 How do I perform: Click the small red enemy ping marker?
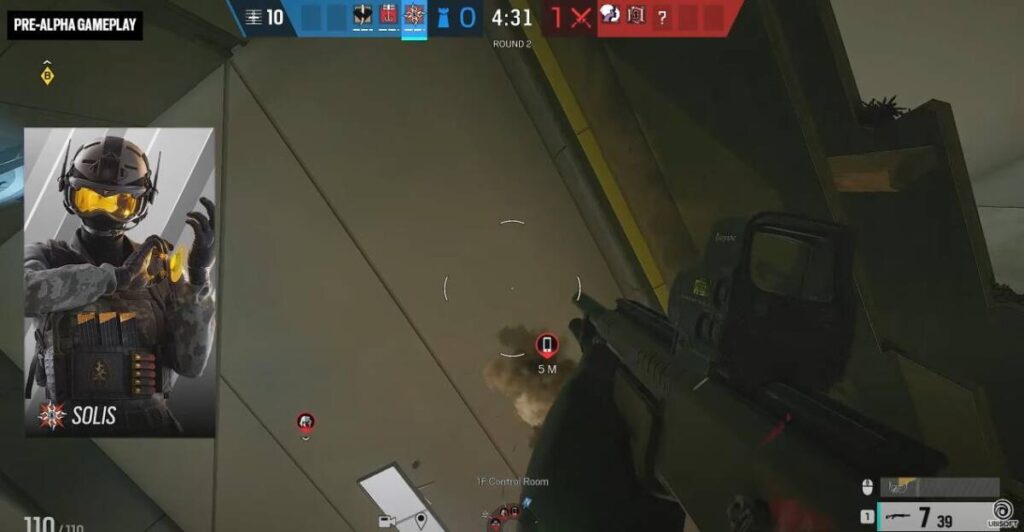tap(306, 423)
